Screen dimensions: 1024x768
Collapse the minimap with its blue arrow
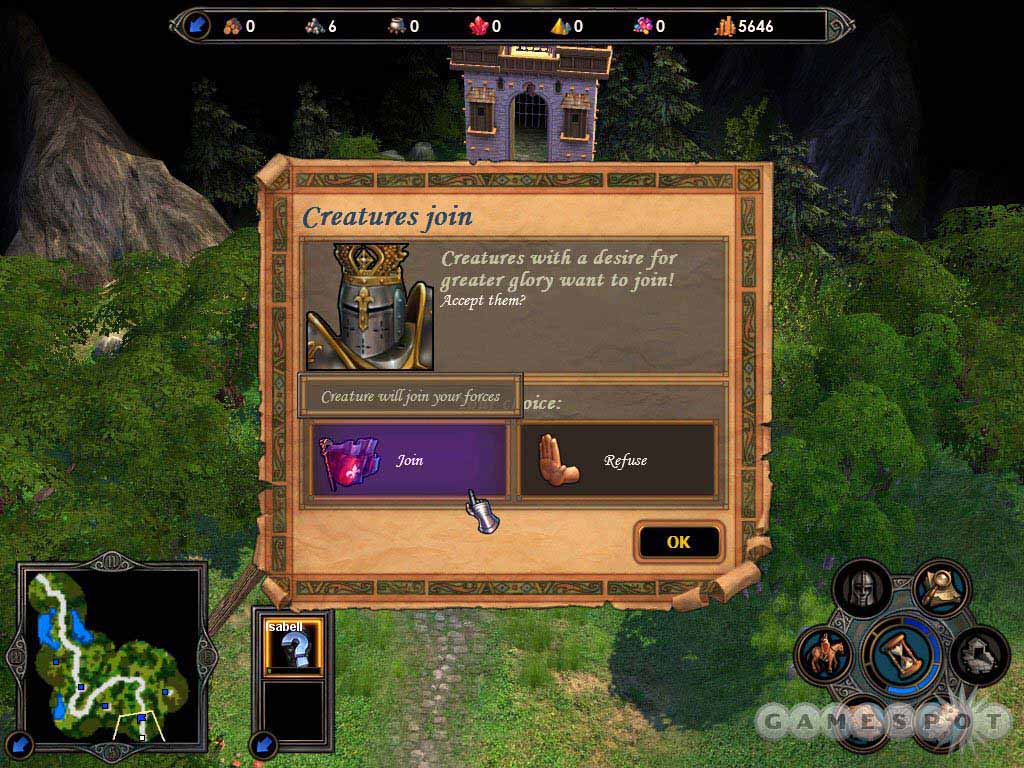tap(22, 742)
